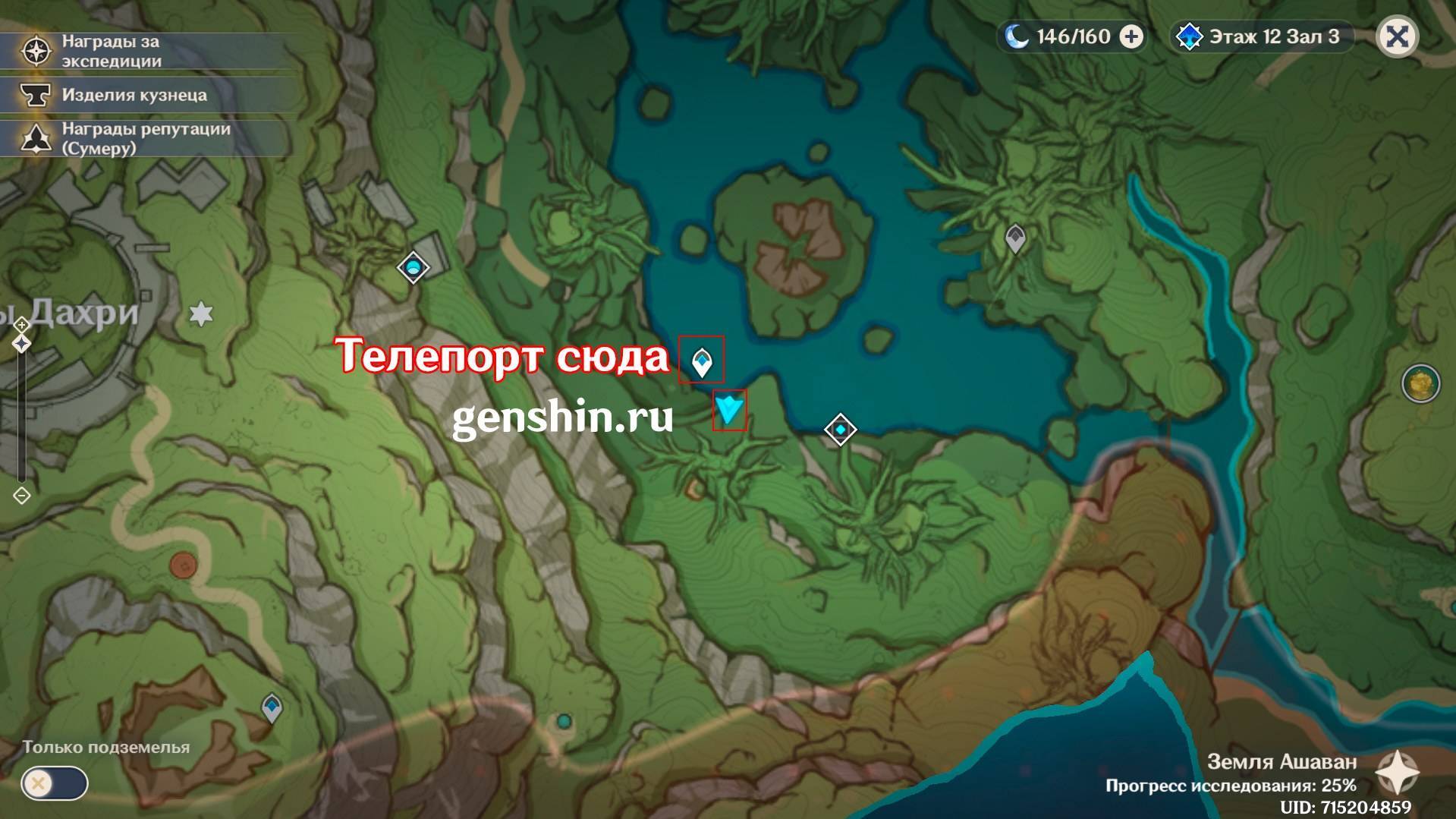This screenshot has height=819, width=1456.
Task: Close the map with the X button
Action: pos(1397,36)
